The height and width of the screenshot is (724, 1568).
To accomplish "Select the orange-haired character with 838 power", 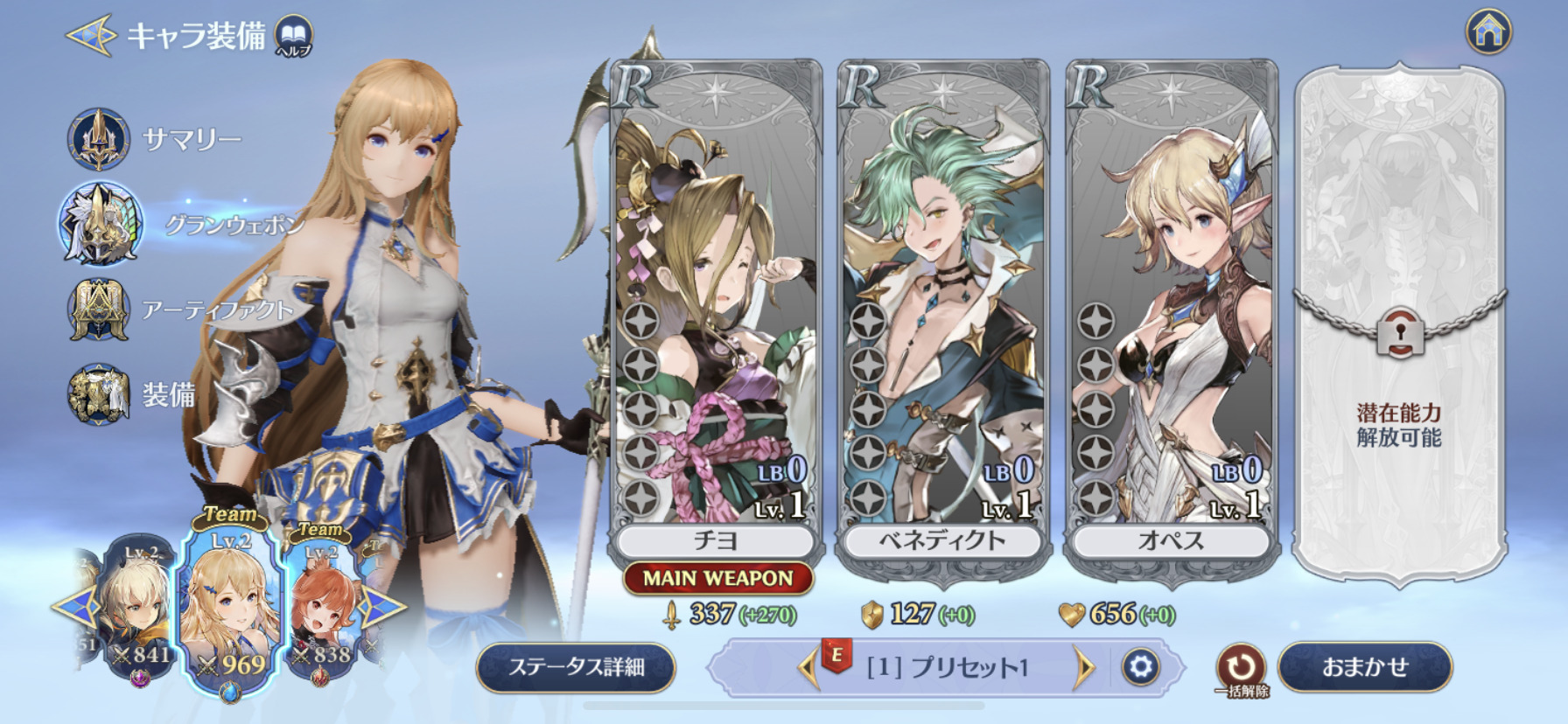I will point(320,612).
